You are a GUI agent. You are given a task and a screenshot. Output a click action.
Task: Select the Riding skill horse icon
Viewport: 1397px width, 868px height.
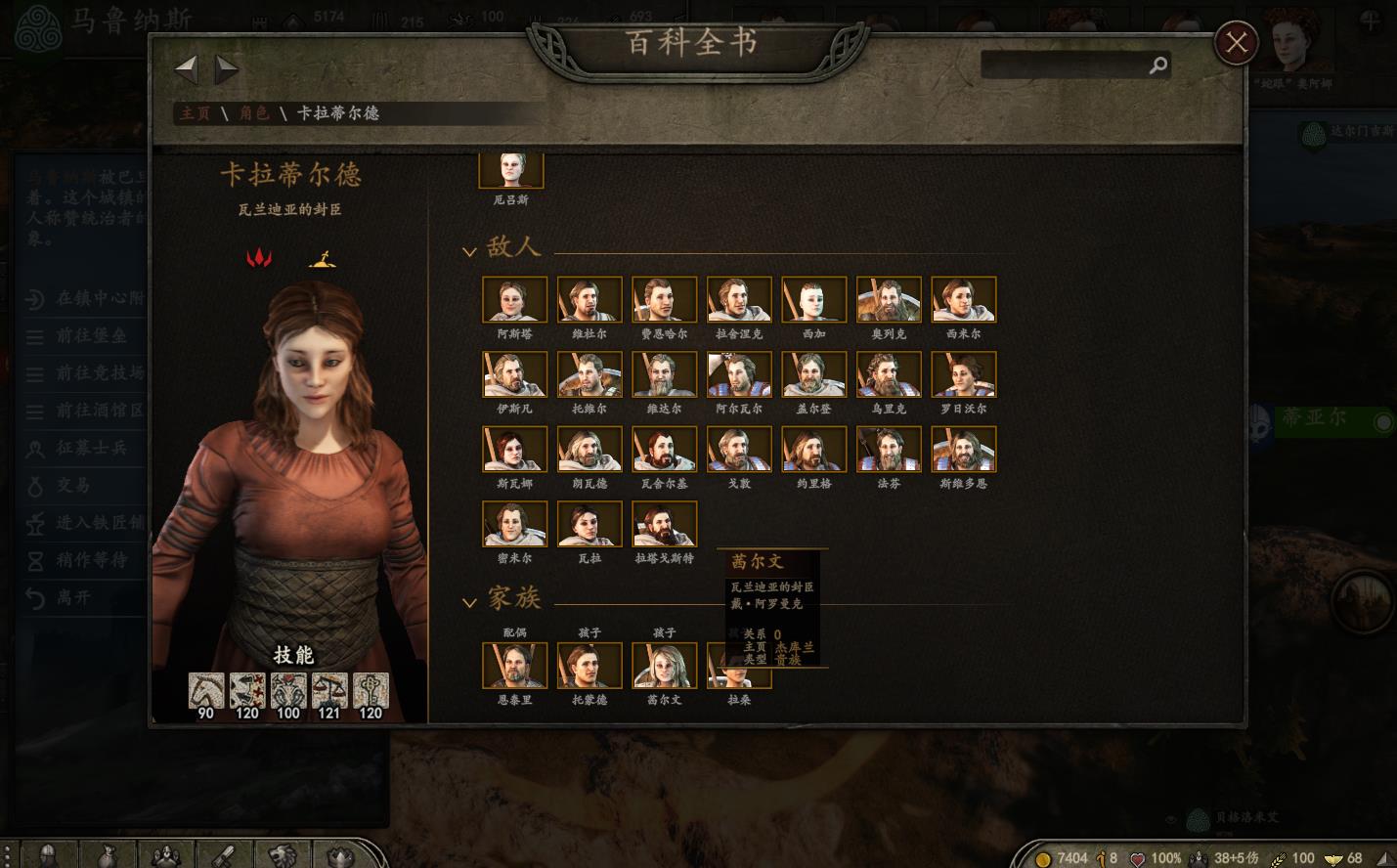coord(204,688)
